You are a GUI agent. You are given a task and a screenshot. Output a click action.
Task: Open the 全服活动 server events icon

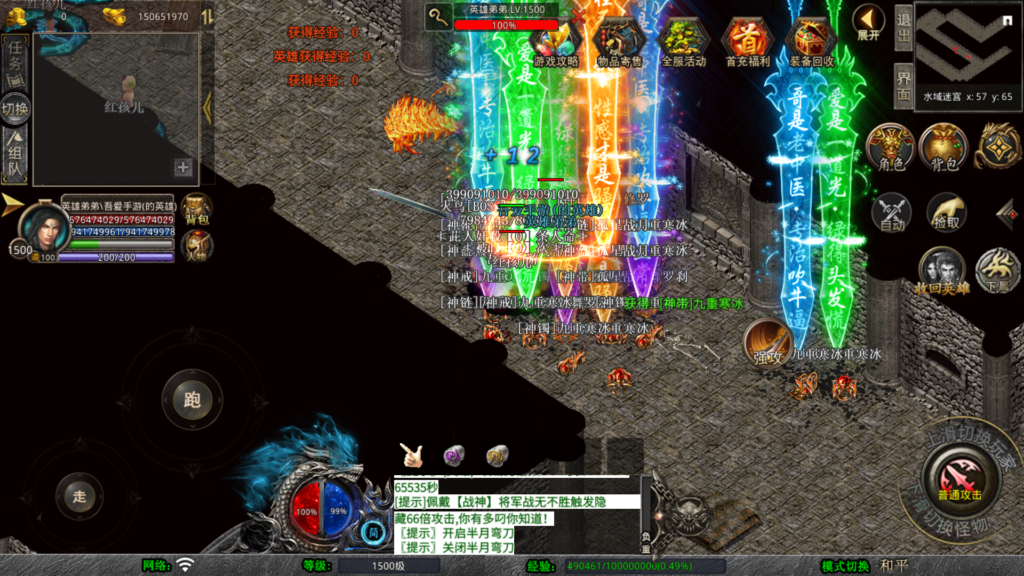[x=683, y=41]
